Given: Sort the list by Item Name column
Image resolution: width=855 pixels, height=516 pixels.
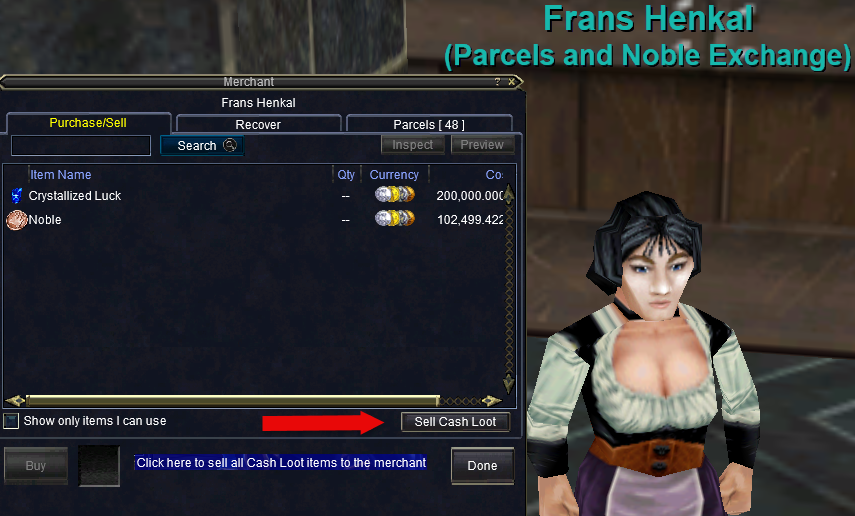Looking at the screenshot, I should [x=61, y=174].
